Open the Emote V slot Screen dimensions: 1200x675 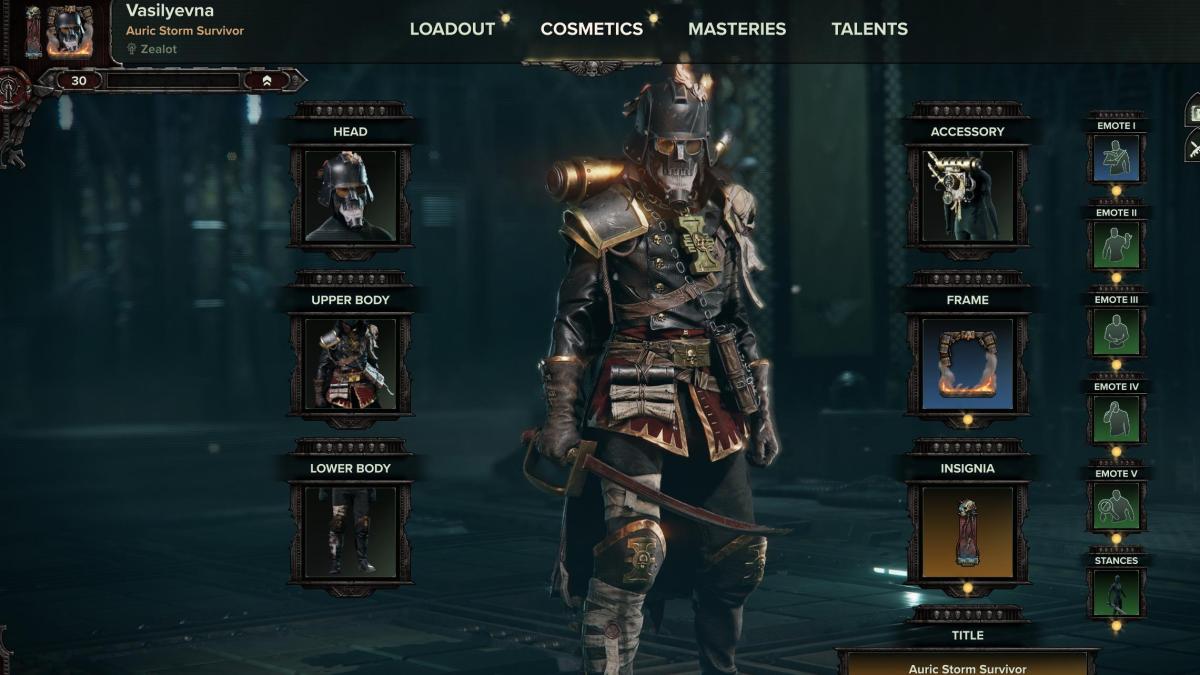tap(1116, 506)
